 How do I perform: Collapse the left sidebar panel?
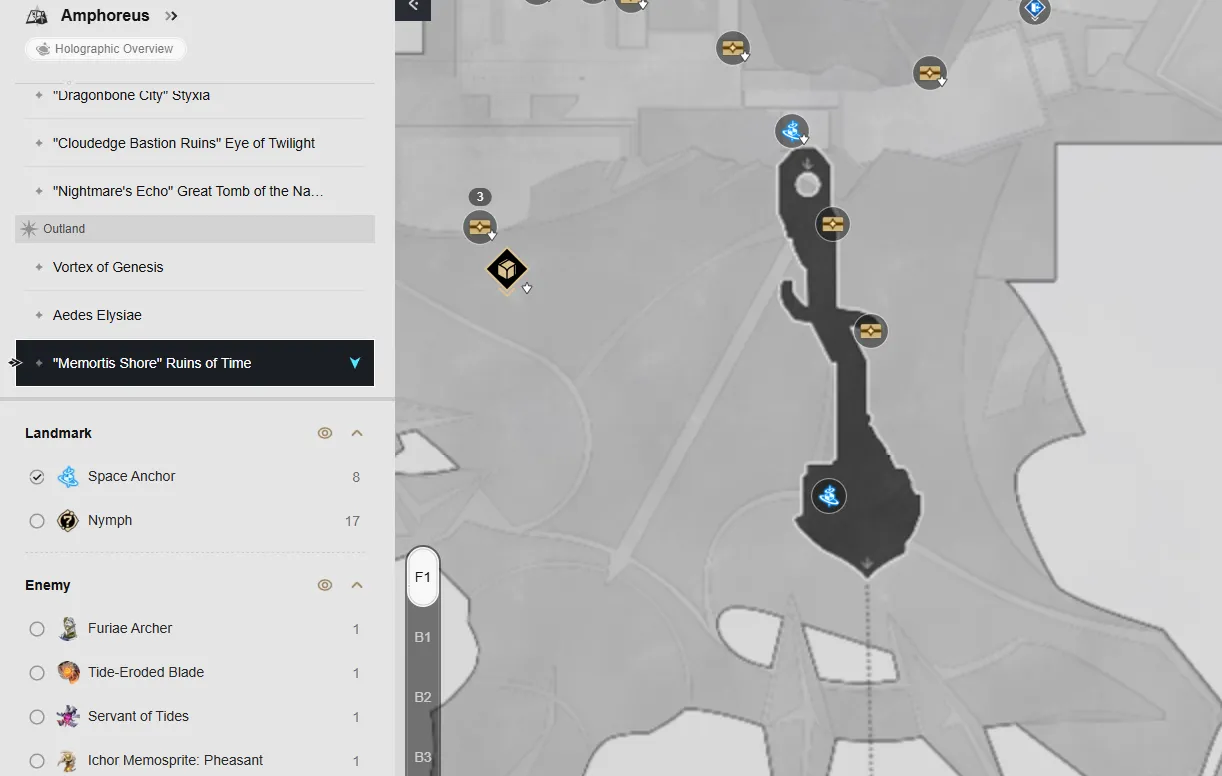click(413, 6)
